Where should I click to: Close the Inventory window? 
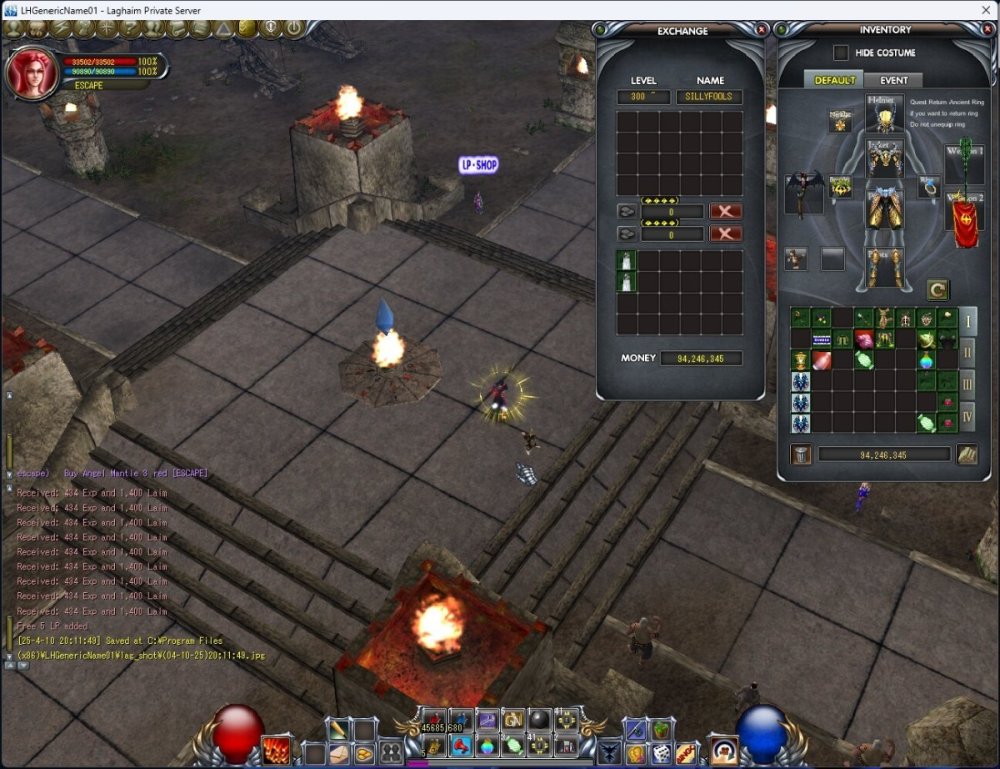point(989,30)
